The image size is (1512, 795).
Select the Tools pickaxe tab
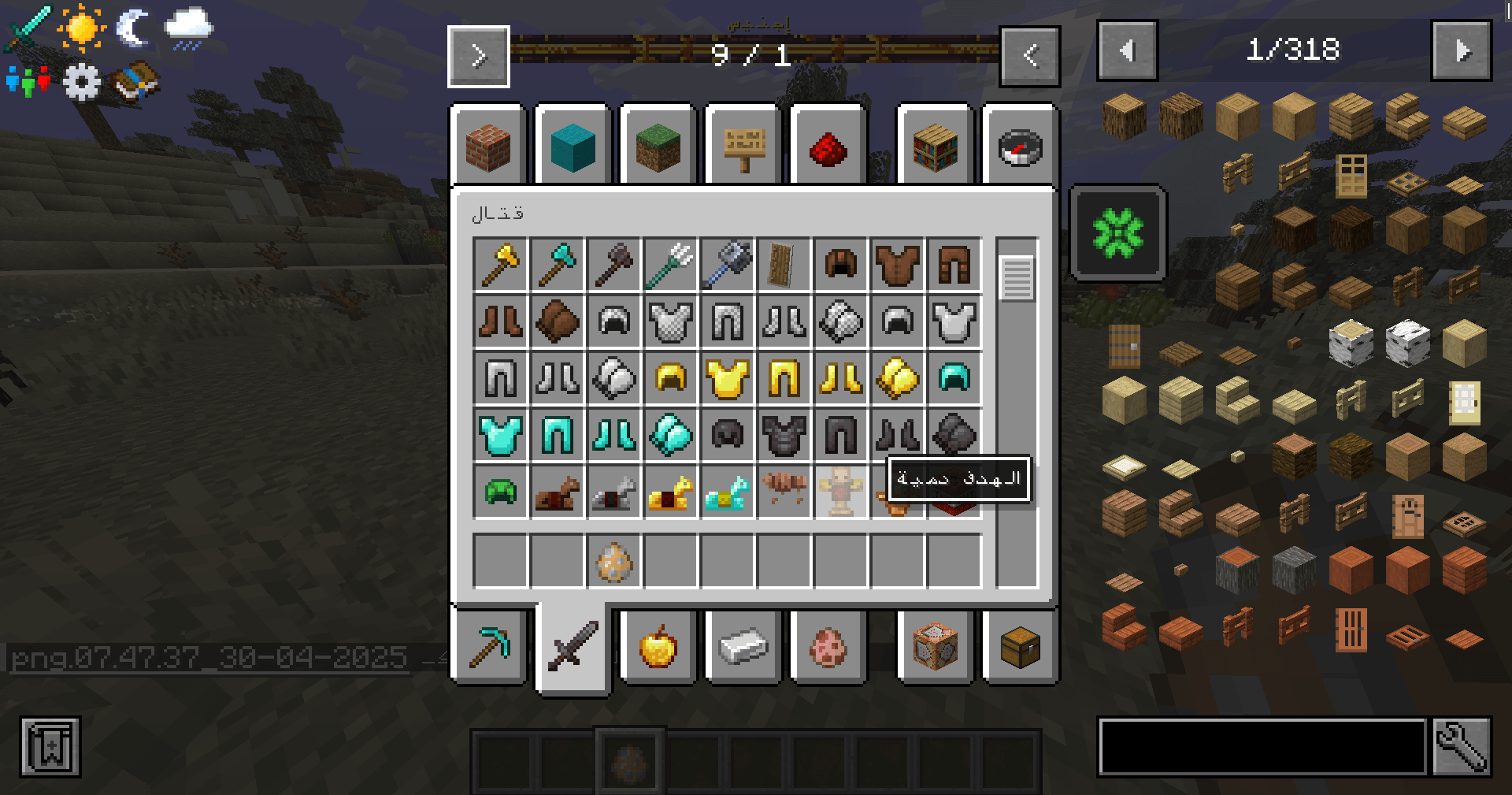[x=489, y=648]
